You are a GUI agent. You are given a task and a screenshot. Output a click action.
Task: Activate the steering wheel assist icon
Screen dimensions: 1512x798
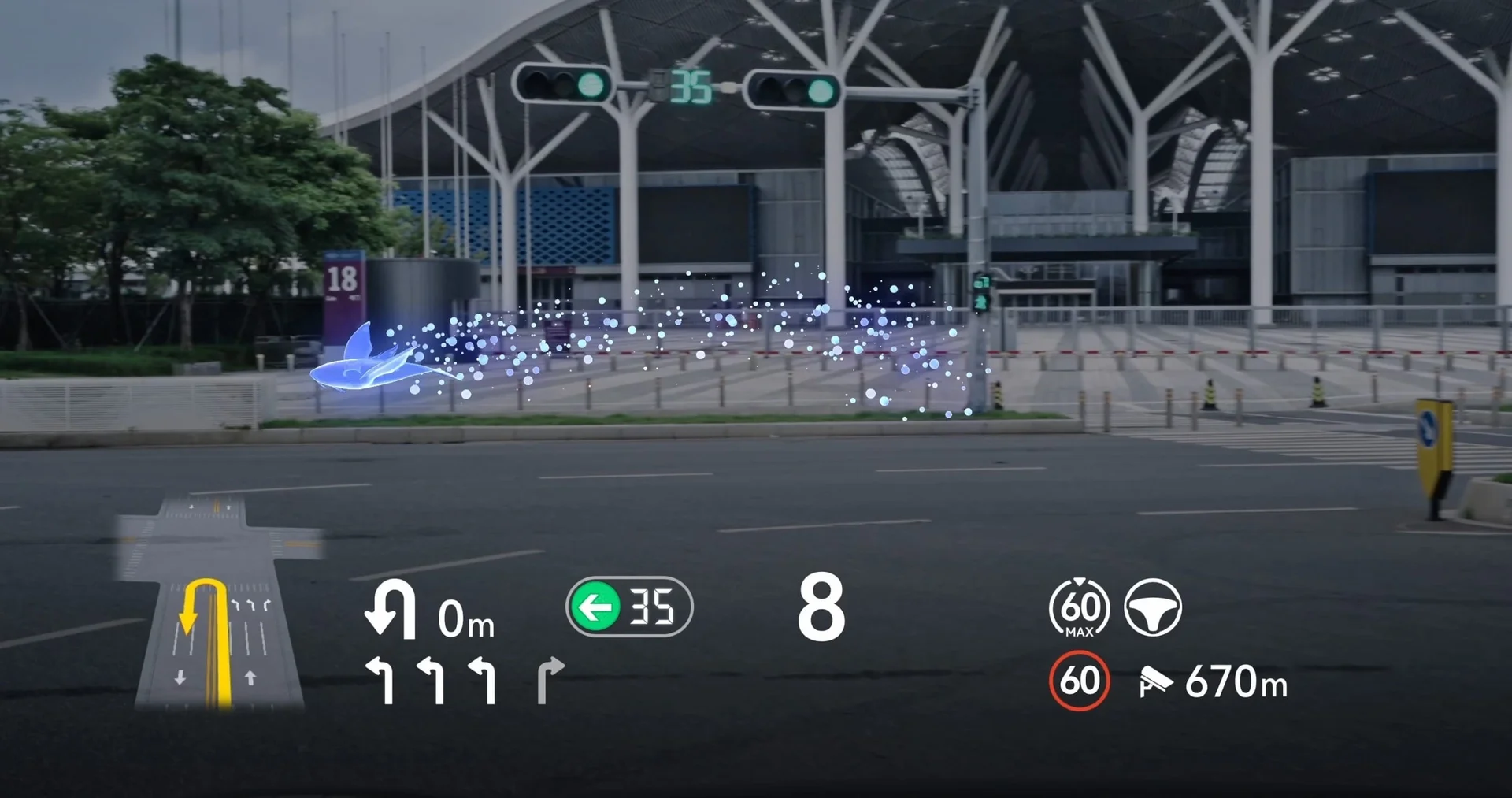click(x=1152, y=607)
